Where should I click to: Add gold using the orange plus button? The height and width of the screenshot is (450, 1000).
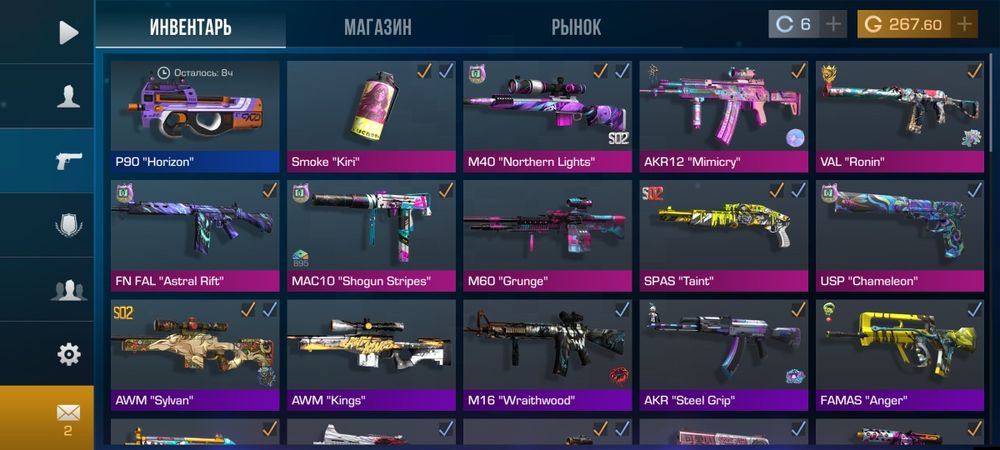[964, 24]
